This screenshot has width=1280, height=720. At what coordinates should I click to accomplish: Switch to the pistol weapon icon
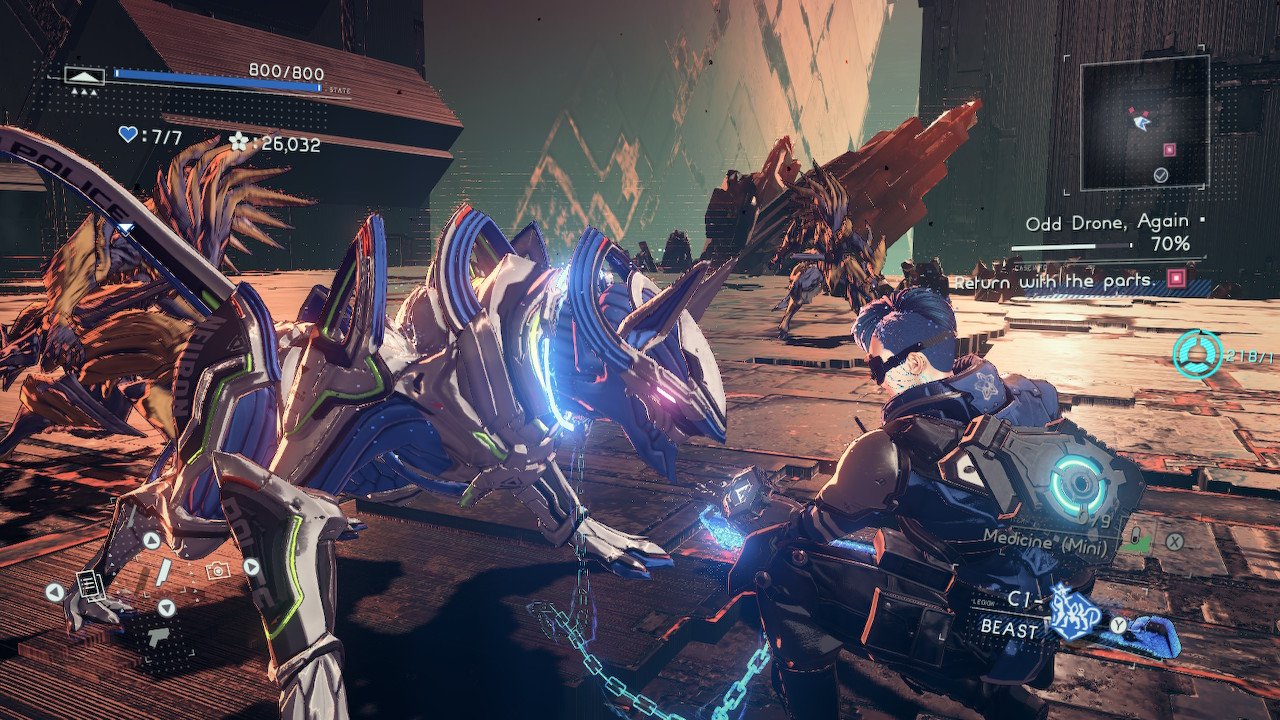[157, 637]
